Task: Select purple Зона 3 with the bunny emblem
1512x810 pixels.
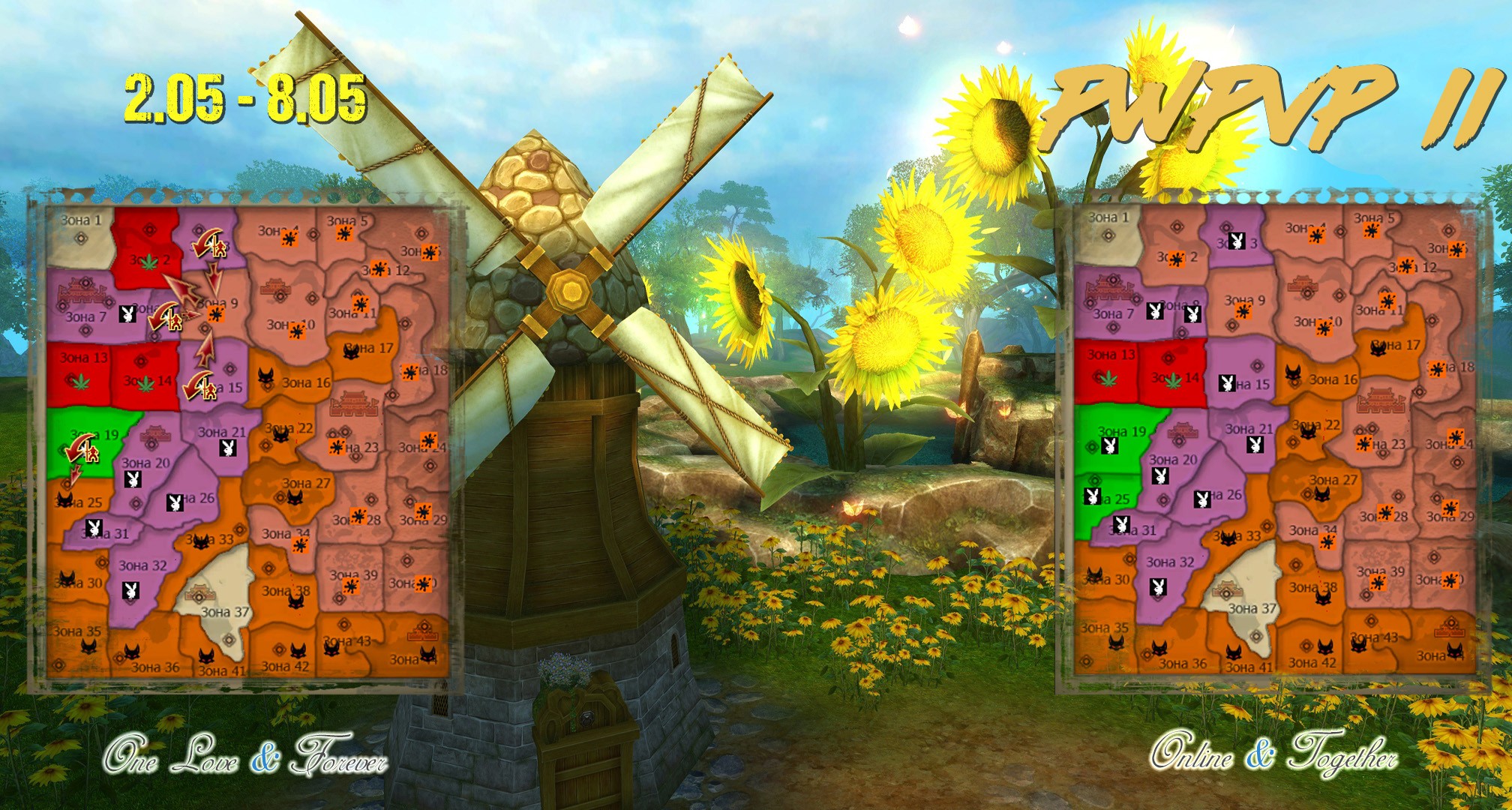Action: click(x=1237, y=241)
